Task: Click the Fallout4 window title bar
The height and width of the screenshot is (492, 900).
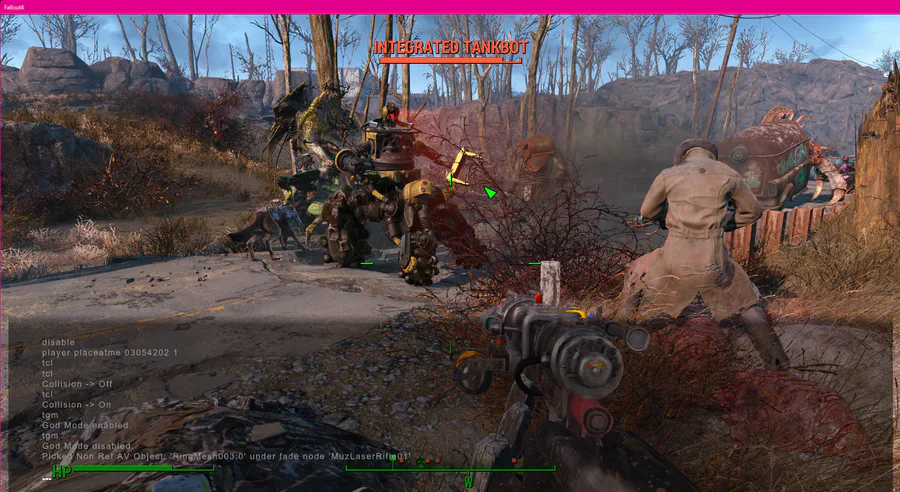Action: point(450,6)
